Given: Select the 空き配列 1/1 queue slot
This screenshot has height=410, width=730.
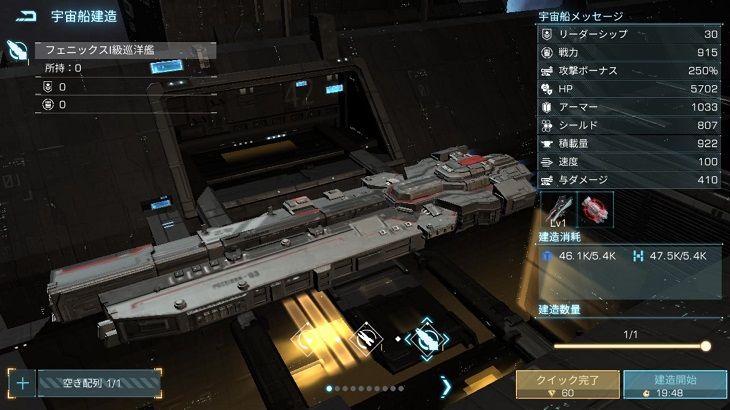Looking at the screenshot, I should coord(98,382).
